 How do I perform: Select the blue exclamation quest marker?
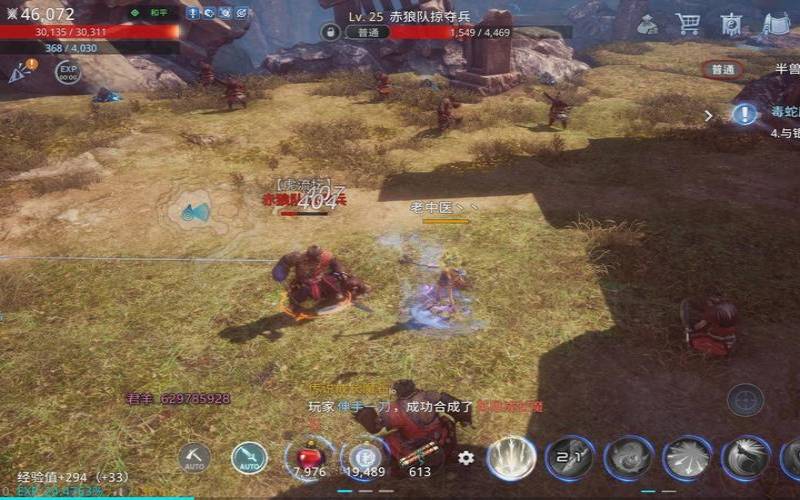click(x=744, y=114)
